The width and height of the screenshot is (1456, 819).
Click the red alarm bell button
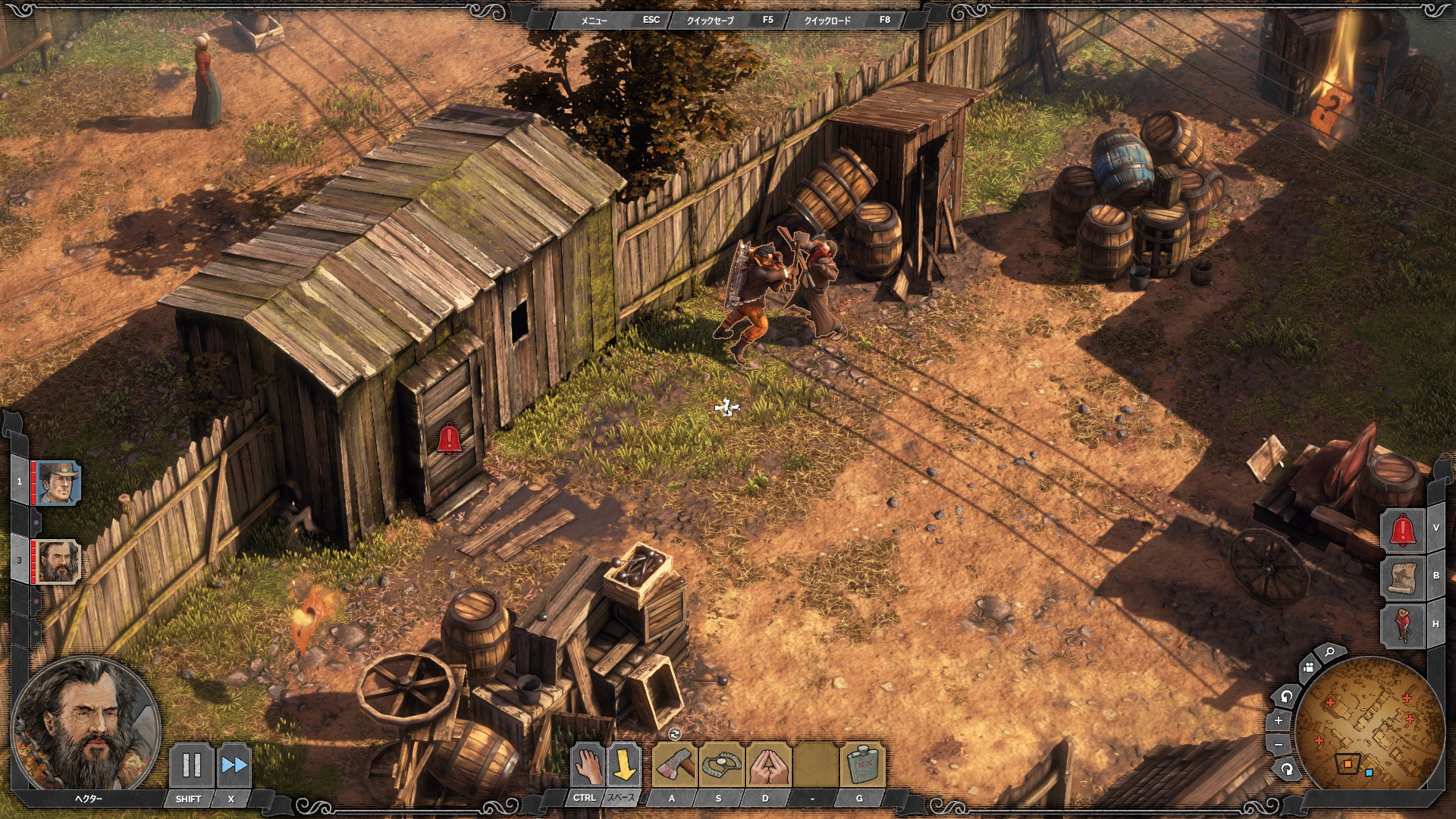(1402, 529)
